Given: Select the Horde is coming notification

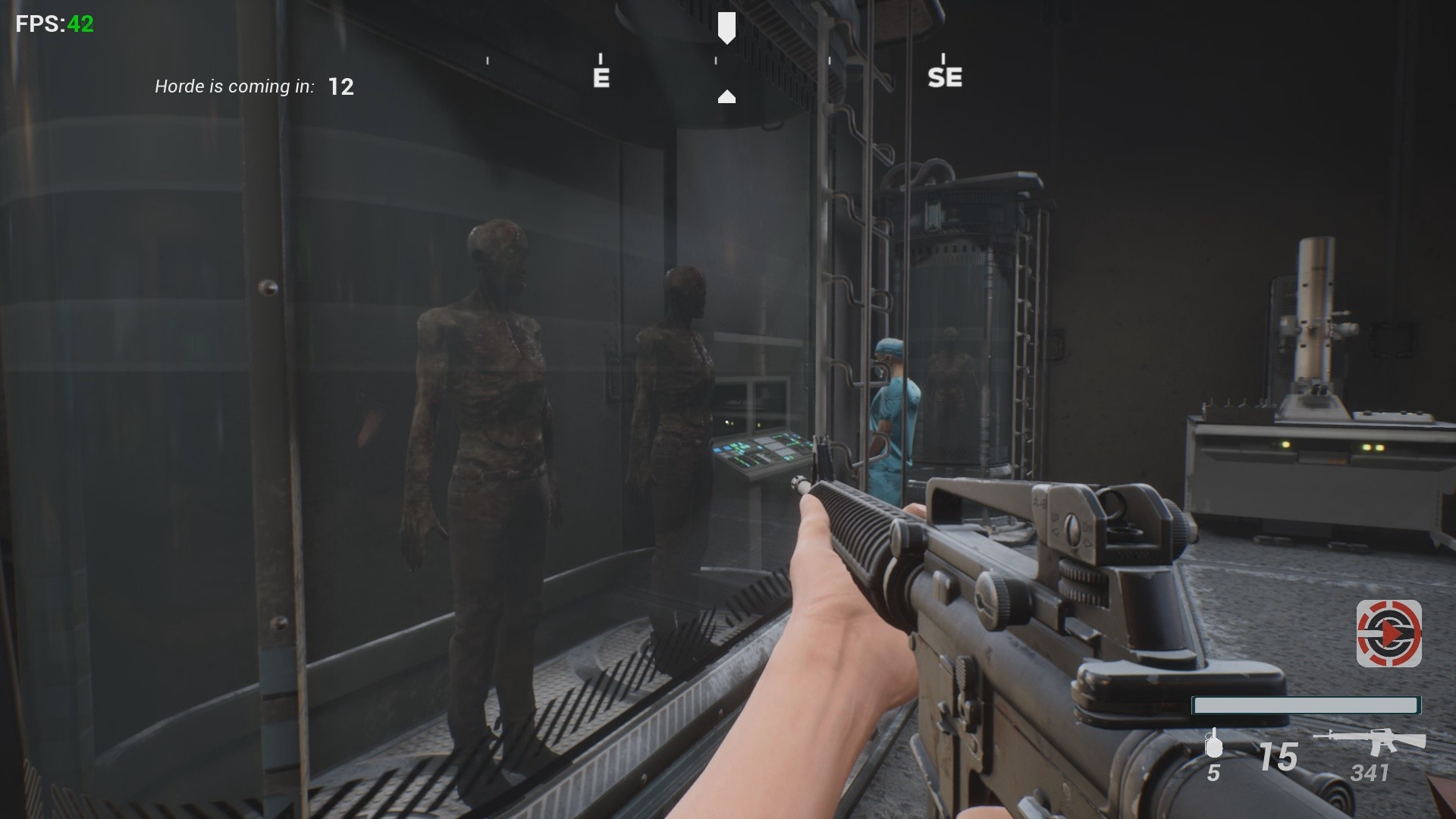Looking at the screenshot, I should click(x=234, y=86).
